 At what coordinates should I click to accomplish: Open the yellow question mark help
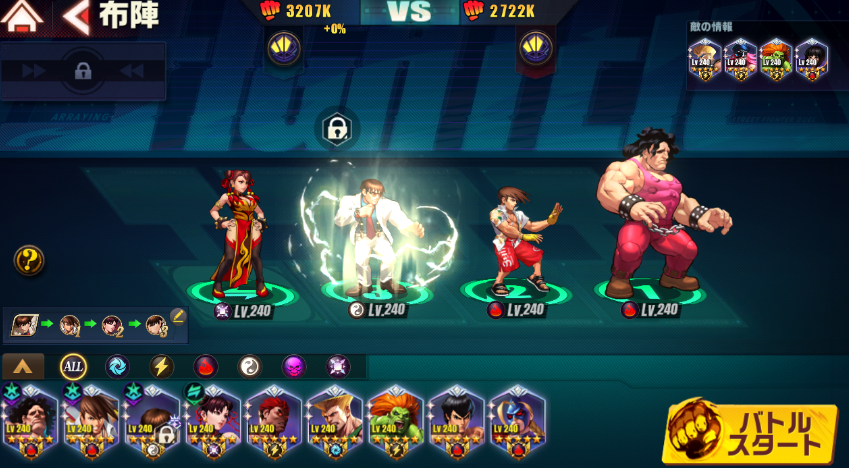pyautogui.click(x=28, y=261)
